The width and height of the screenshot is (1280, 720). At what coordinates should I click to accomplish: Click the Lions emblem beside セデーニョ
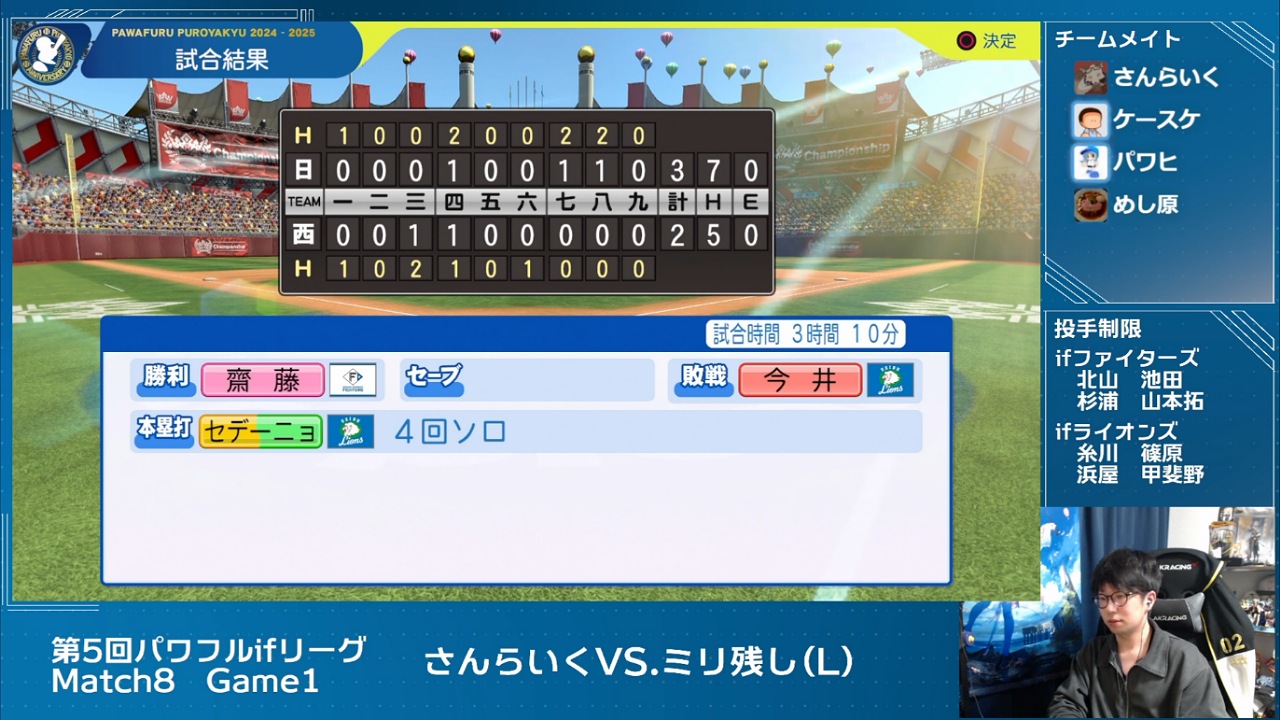coord(352,433)
